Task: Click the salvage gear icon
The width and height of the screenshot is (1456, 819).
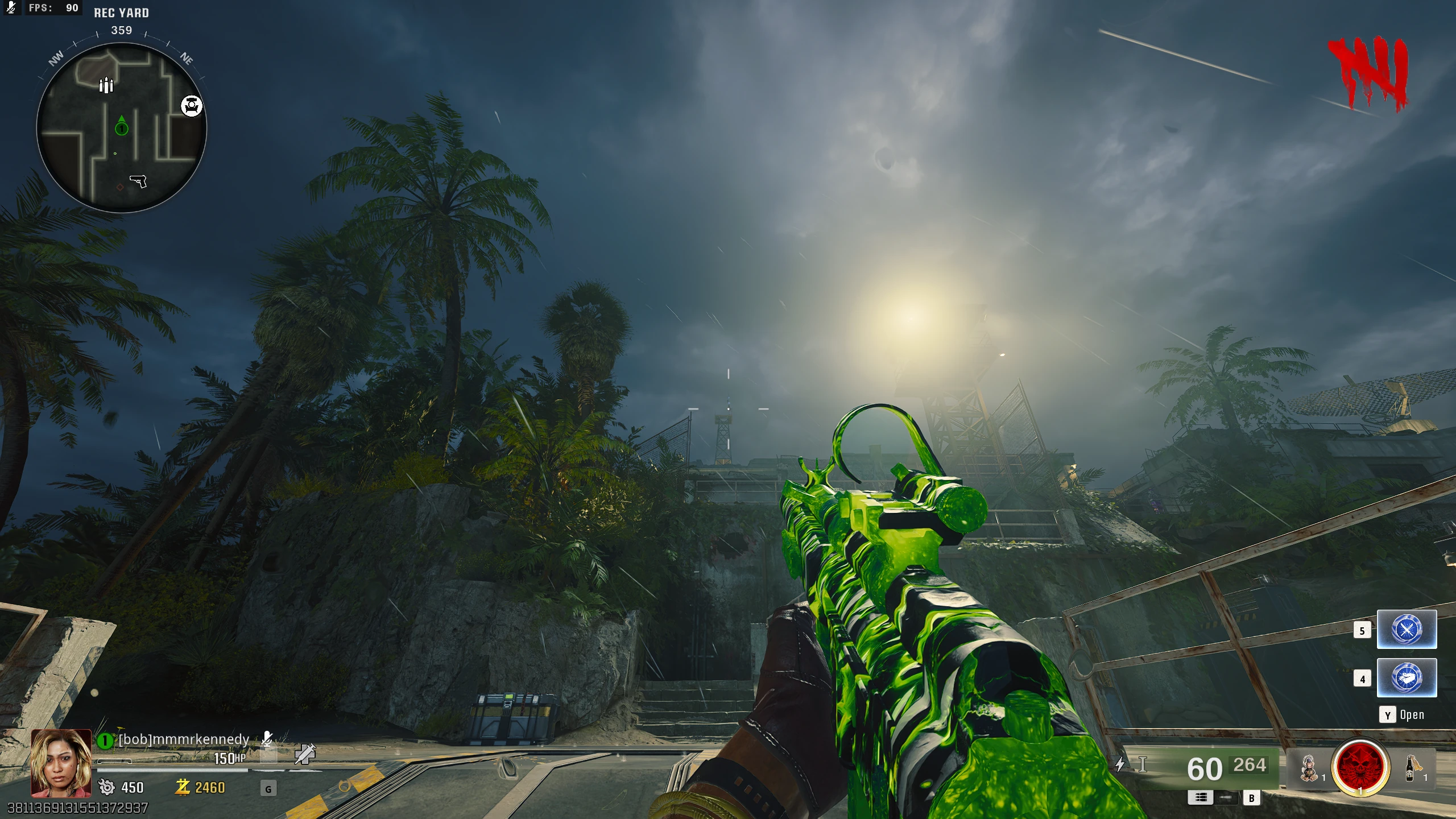Action: [106, 787]
